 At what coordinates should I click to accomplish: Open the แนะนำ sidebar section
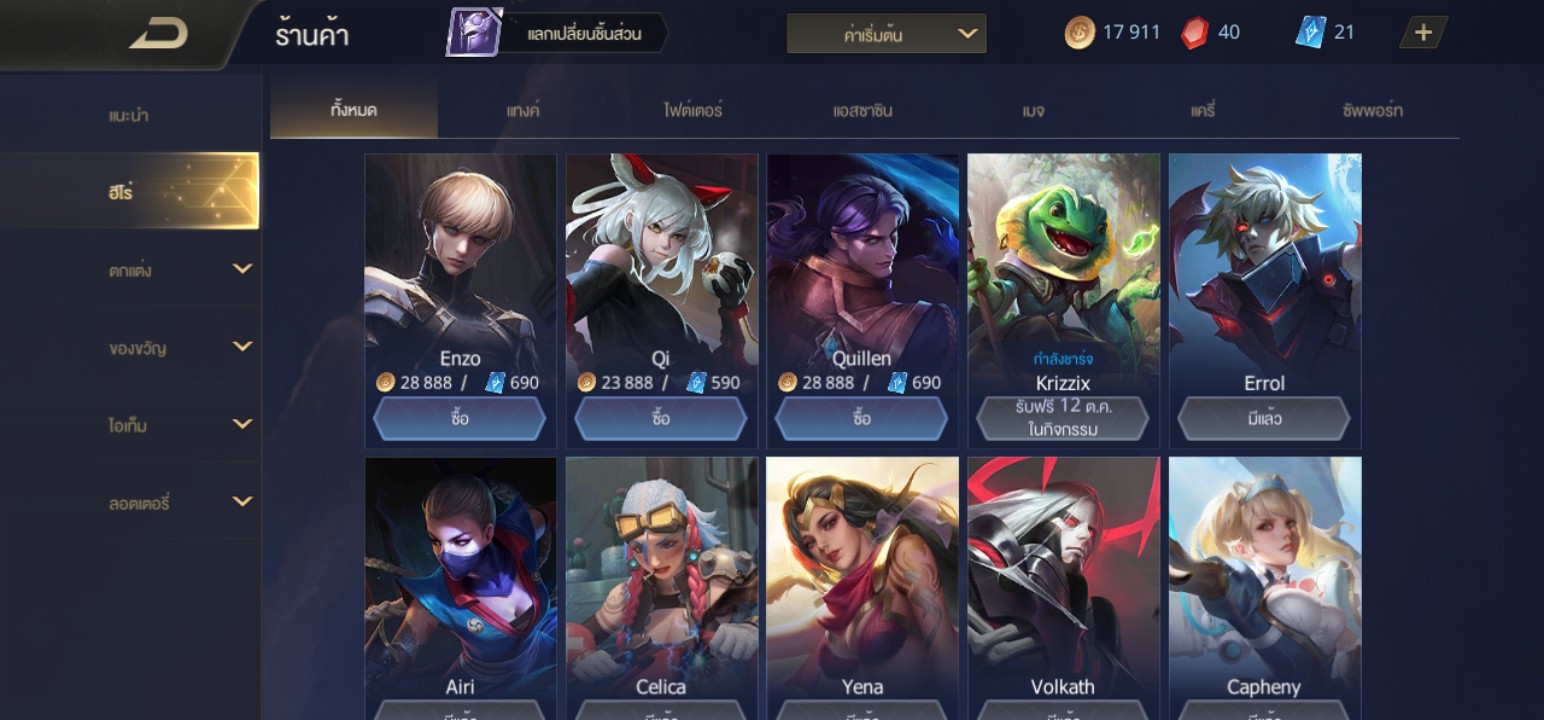tap(129, 115)
